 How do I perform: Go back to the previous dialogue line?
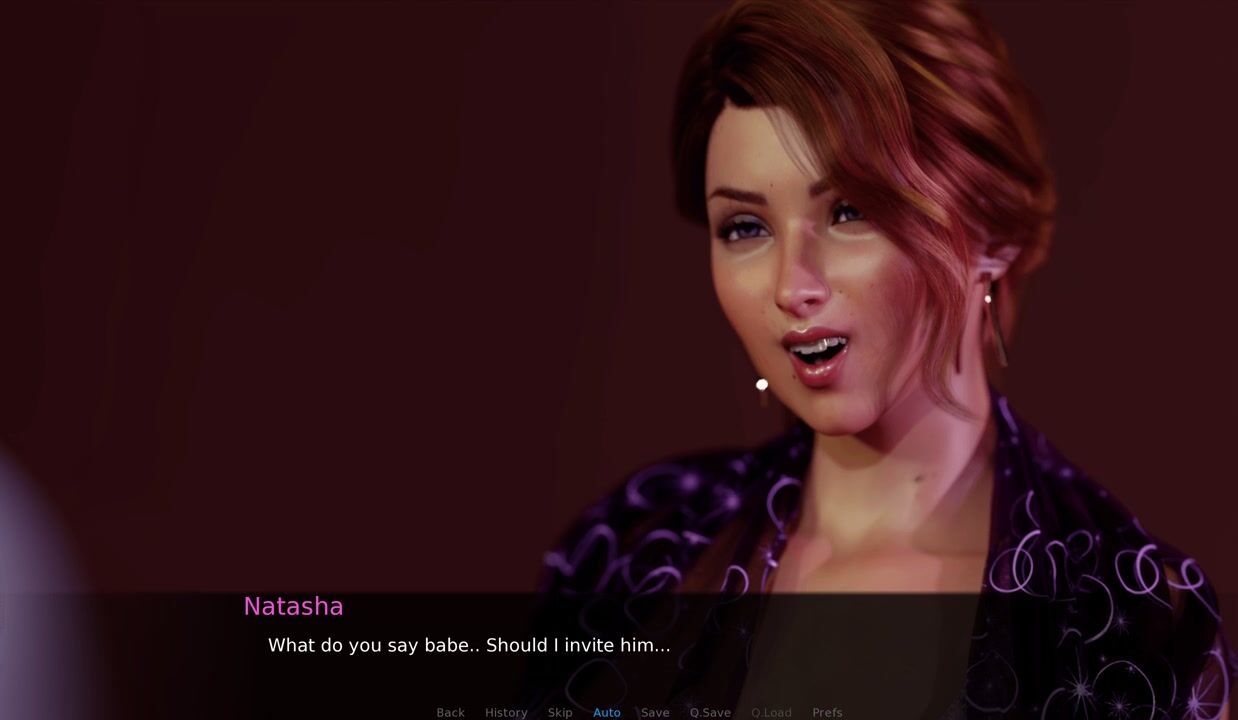click(x=450, y=712)
